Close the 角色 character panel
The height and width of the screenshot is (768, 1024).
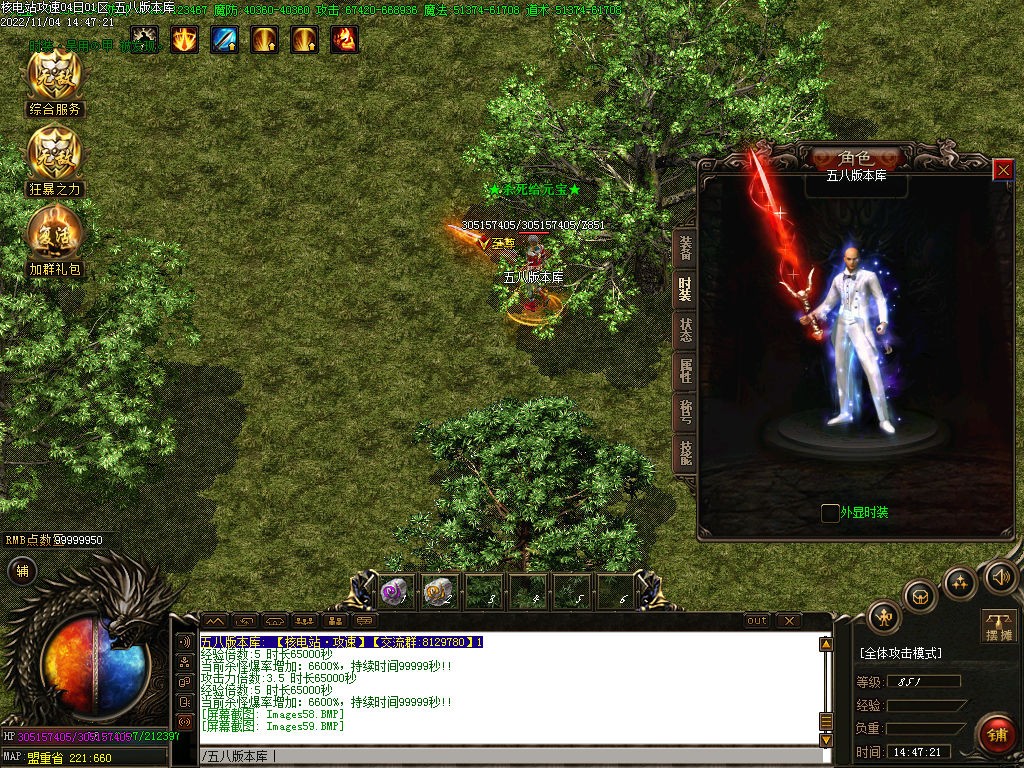click(1003, 170)
